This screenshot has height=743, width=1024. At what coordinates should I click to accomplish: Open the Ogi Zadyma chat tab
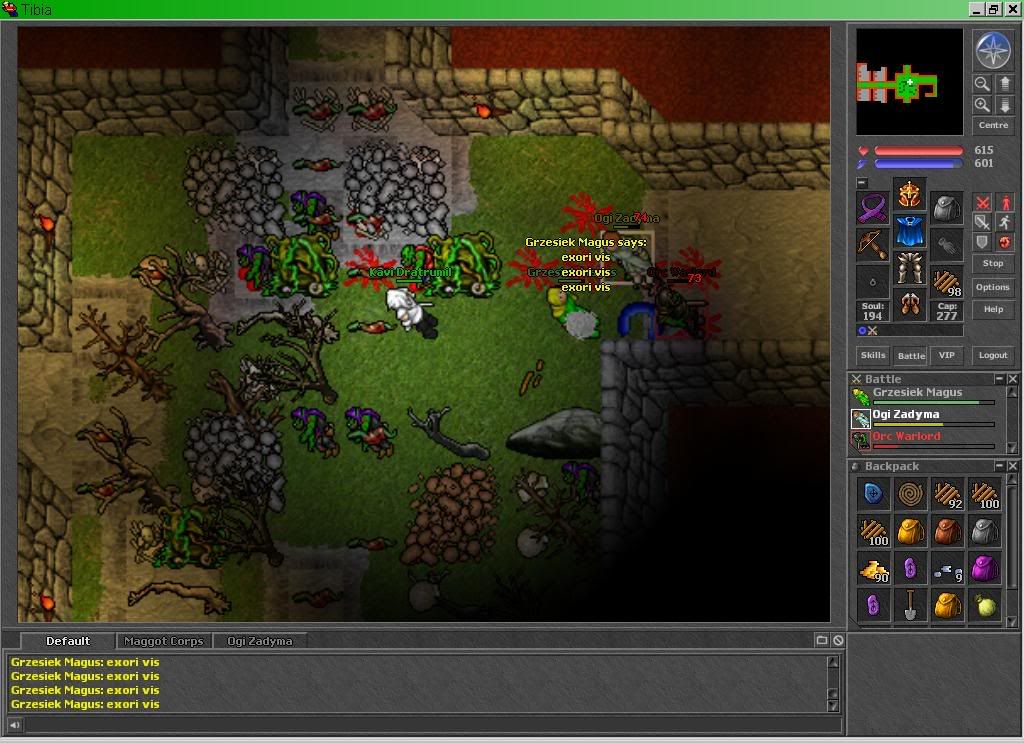point(259,641)
